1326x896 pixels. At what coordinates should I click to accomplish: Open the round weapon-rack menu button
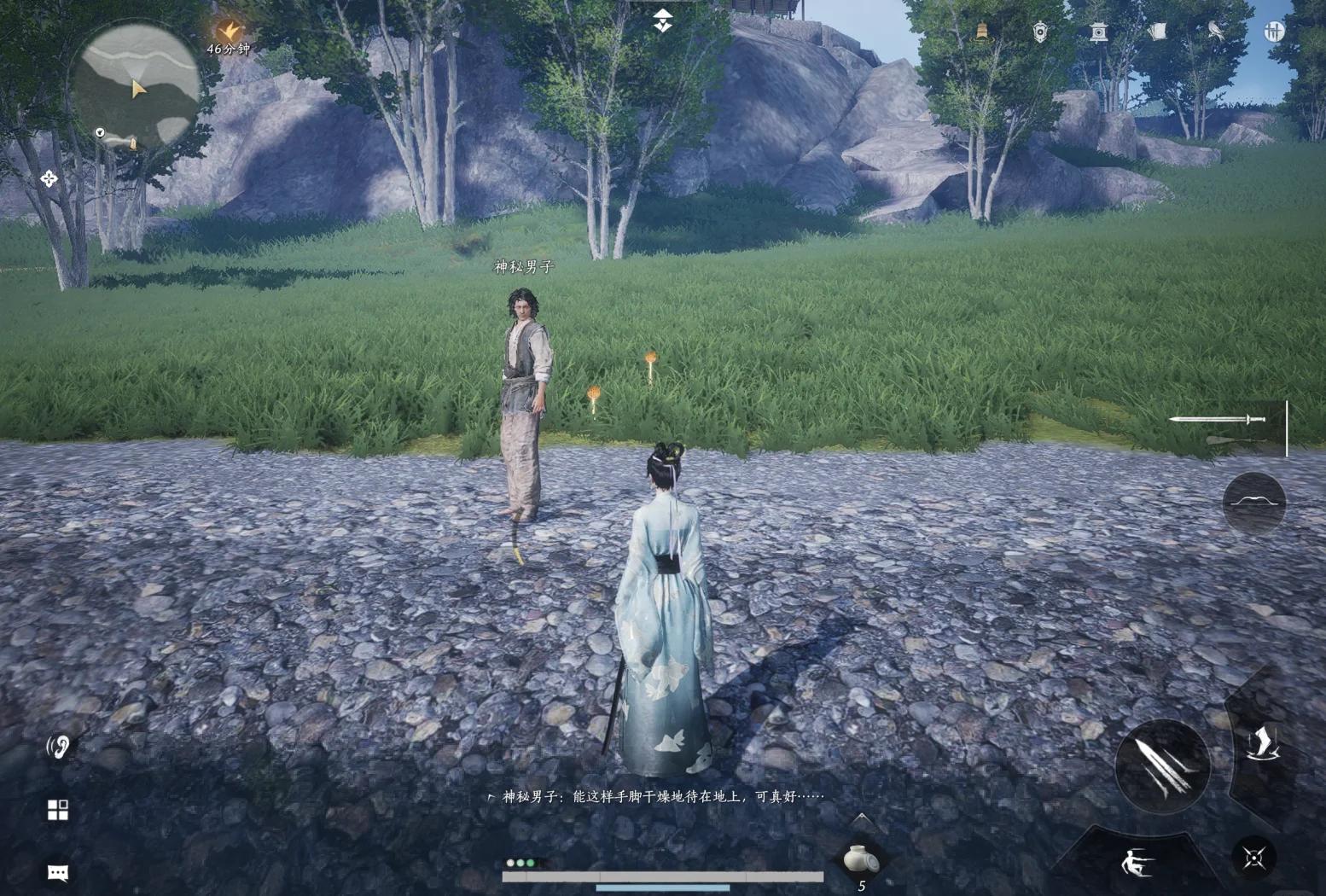click(x=1273, y=32)
